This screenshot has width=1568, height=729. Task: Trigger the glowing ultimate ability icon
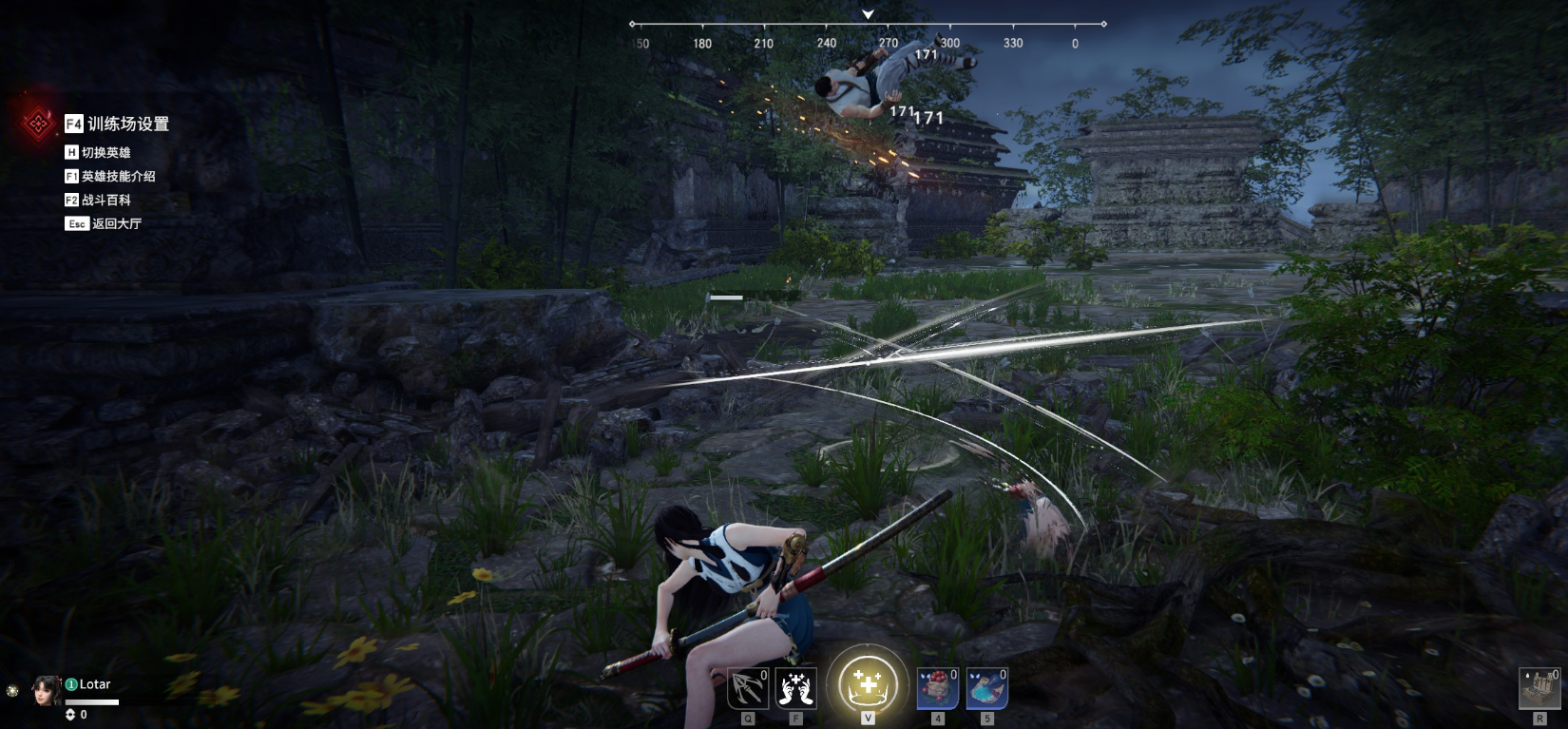pyautogui.click(x=867, y=684)
